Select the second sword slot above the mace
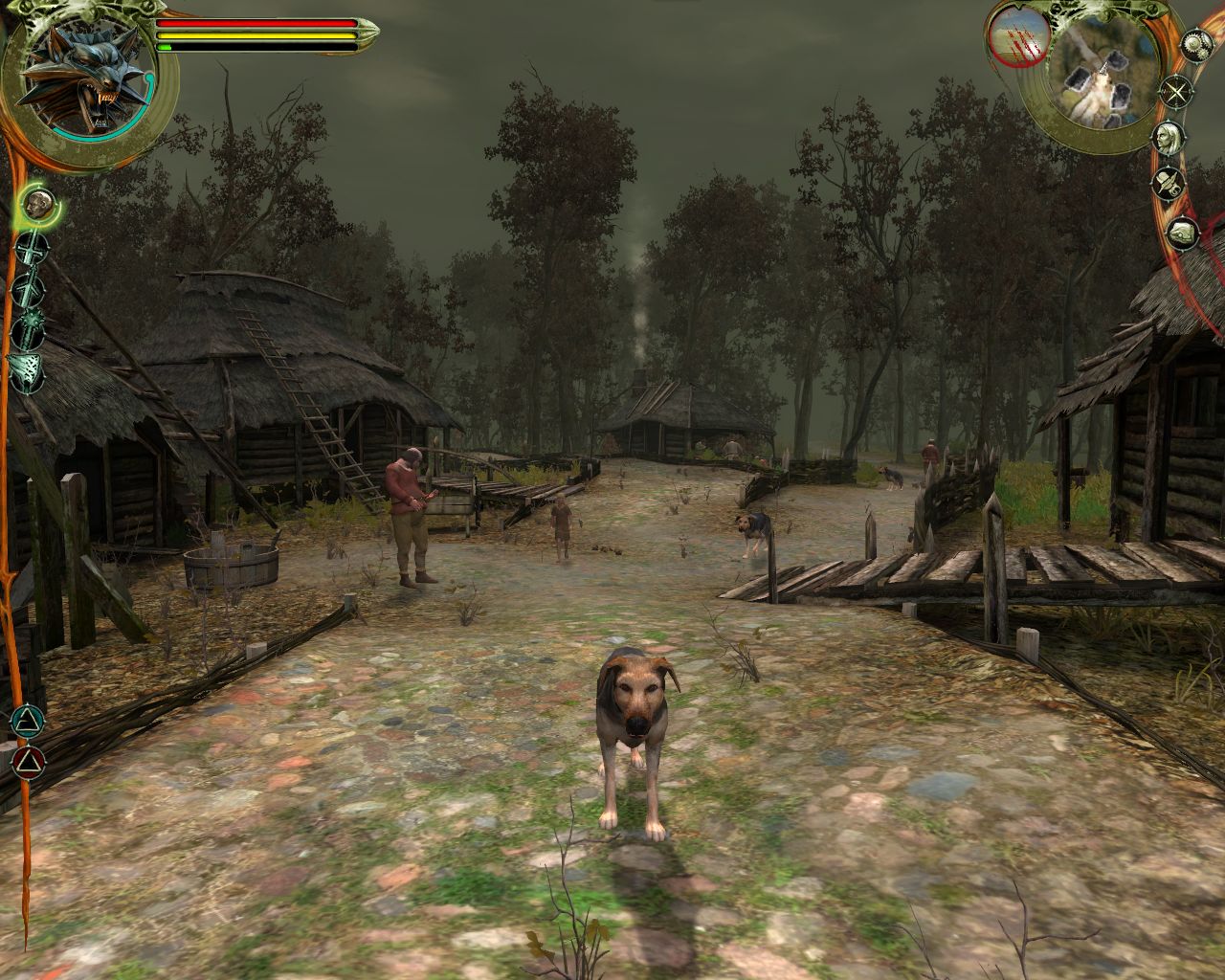Screen dimensions: 1225x980 click(x=28, y=287)
